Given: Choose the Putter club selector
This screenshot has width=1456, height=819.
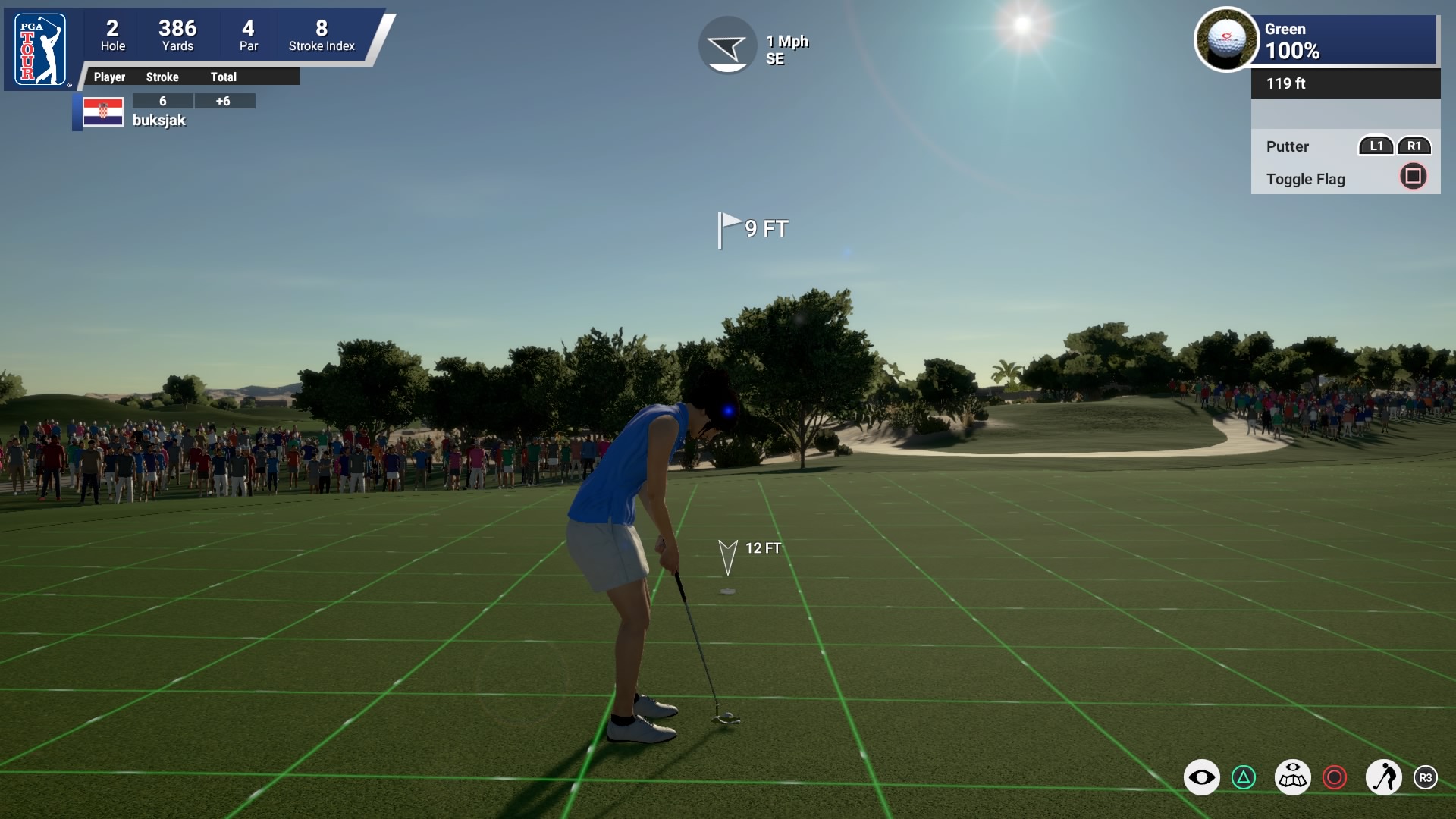Looking at the screenshot, I should pos(1288,146).
